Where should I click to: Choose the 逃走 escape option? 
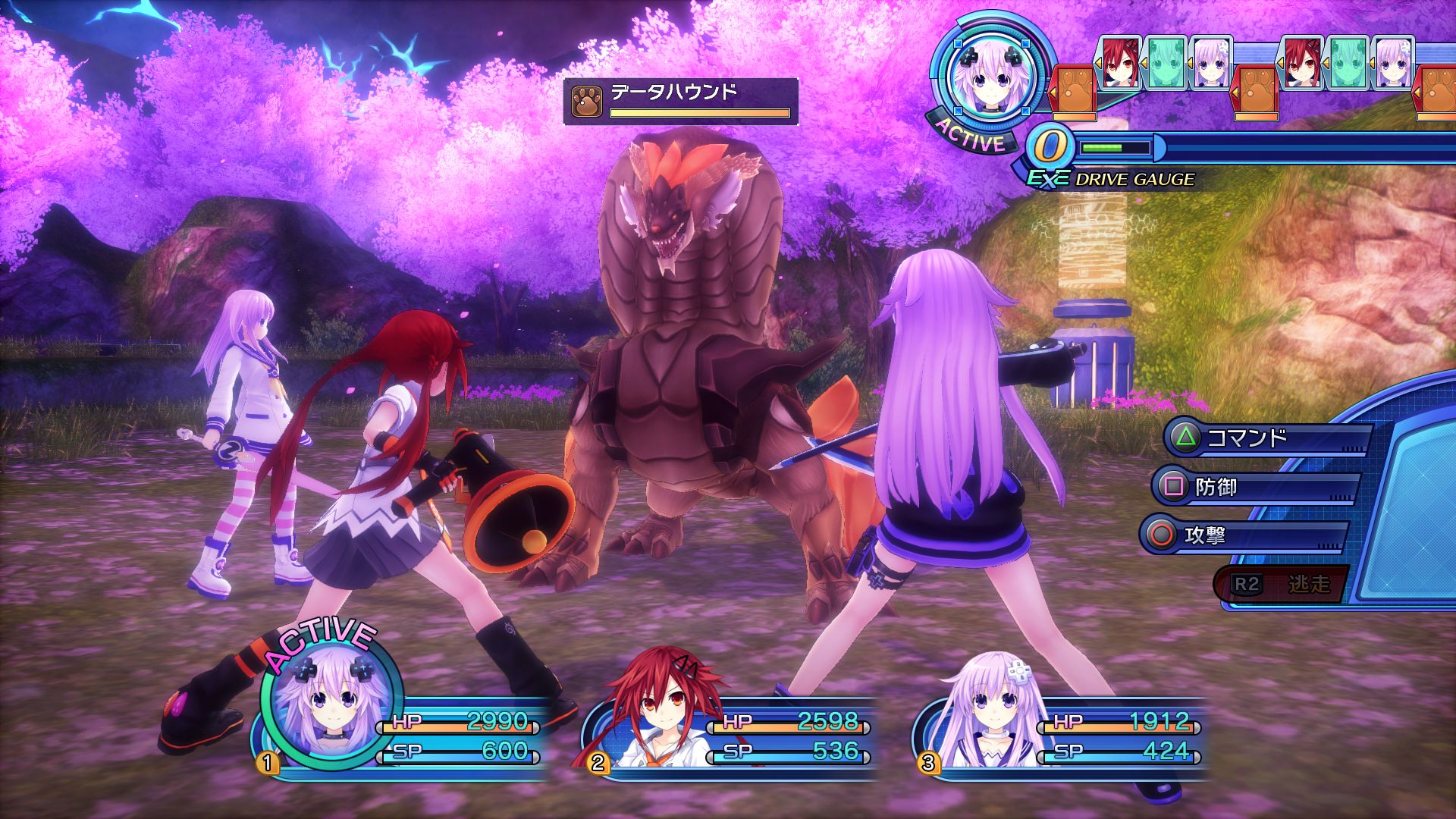click(x=1280, y=584)
